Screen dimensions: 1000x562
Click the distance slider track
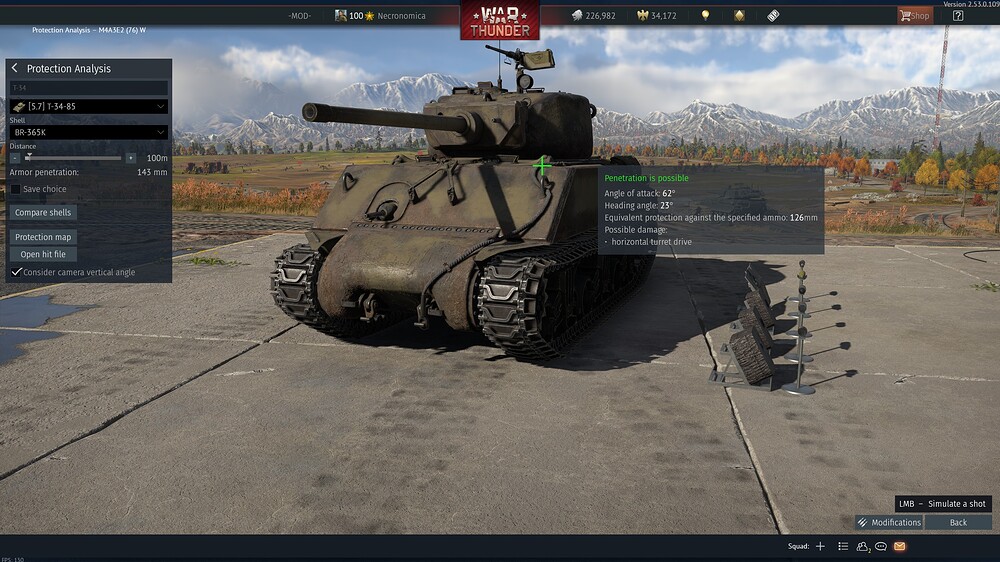tap(73, 158)
